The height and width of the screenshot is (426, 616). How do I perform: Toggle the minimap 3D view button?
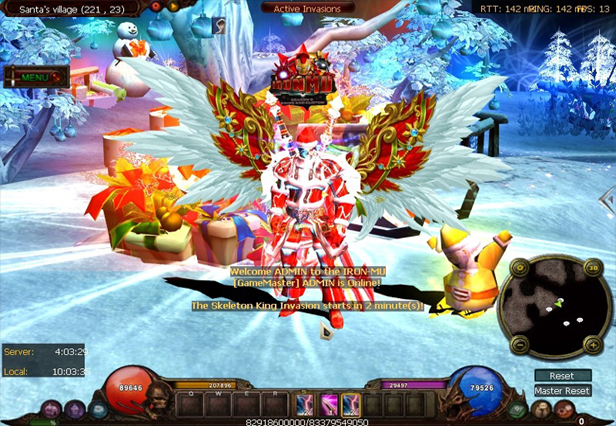[x=594, y=269]
